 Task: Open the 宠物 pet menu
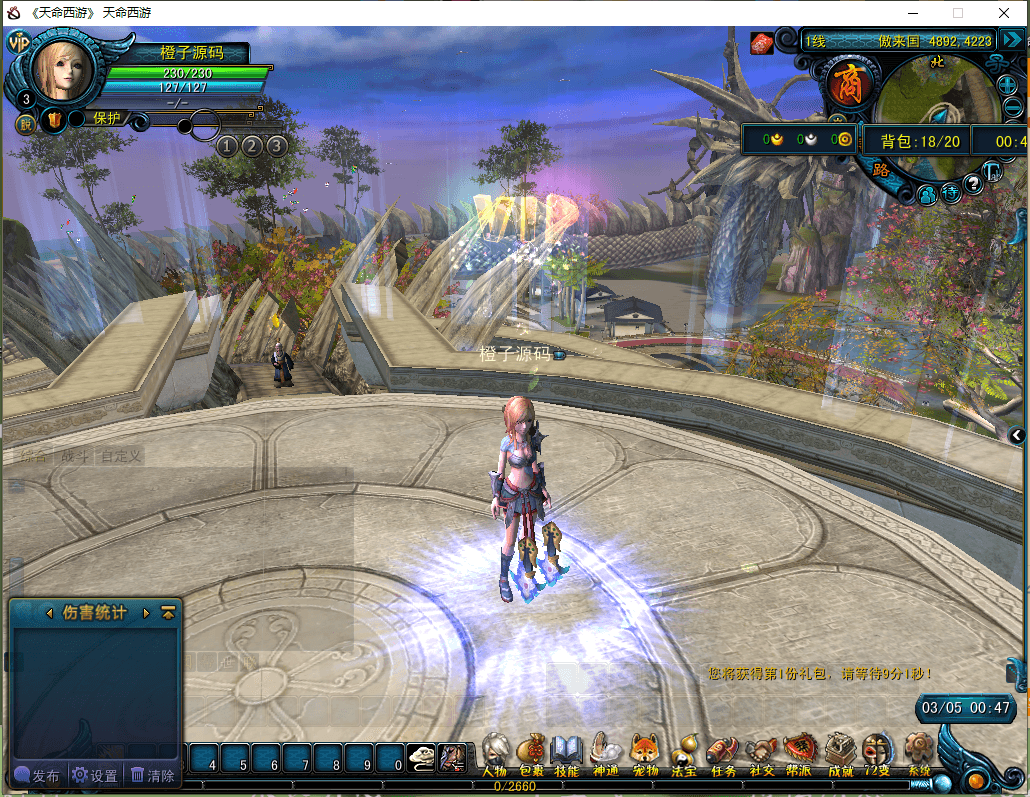(645, 752)
